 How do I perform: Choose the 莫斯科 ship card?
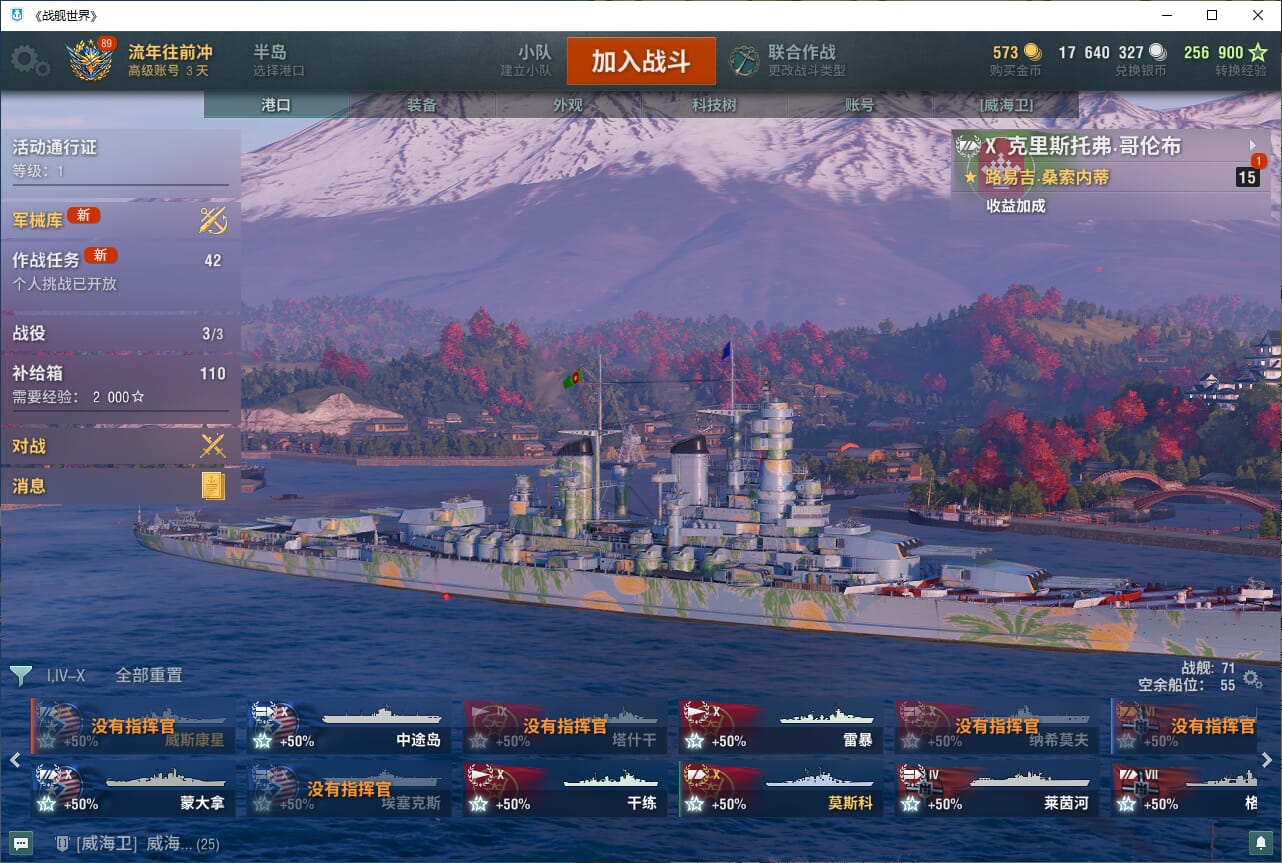[x=778, y=790]
